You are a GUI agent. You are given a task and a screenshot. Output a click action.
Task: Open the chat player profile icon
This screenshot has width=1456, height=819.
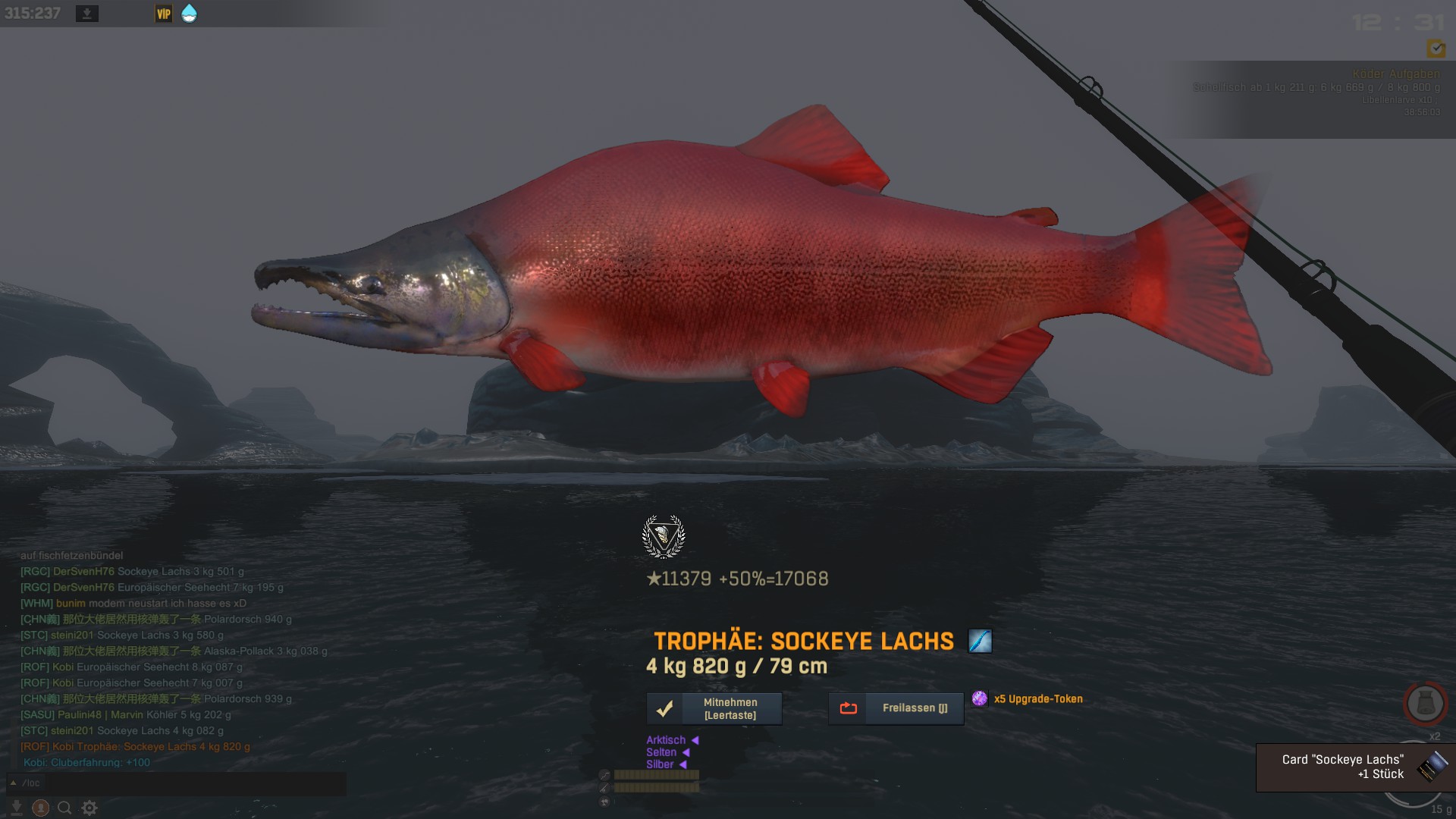coord(41,808)
